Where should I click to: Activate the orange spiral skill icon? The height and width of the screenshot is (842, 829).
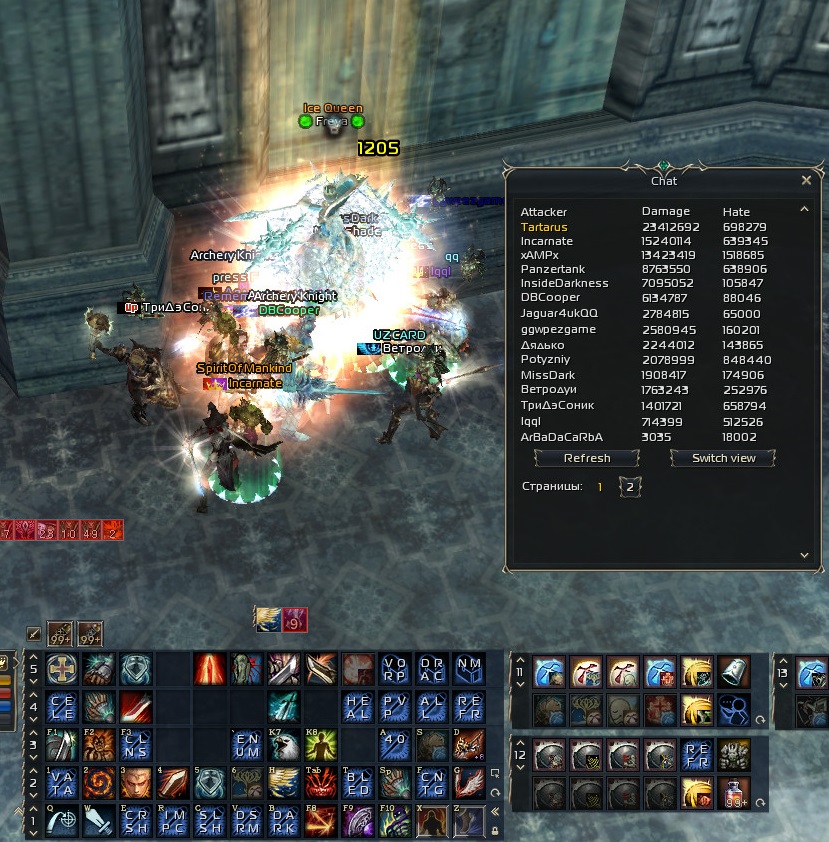(98, 783)
